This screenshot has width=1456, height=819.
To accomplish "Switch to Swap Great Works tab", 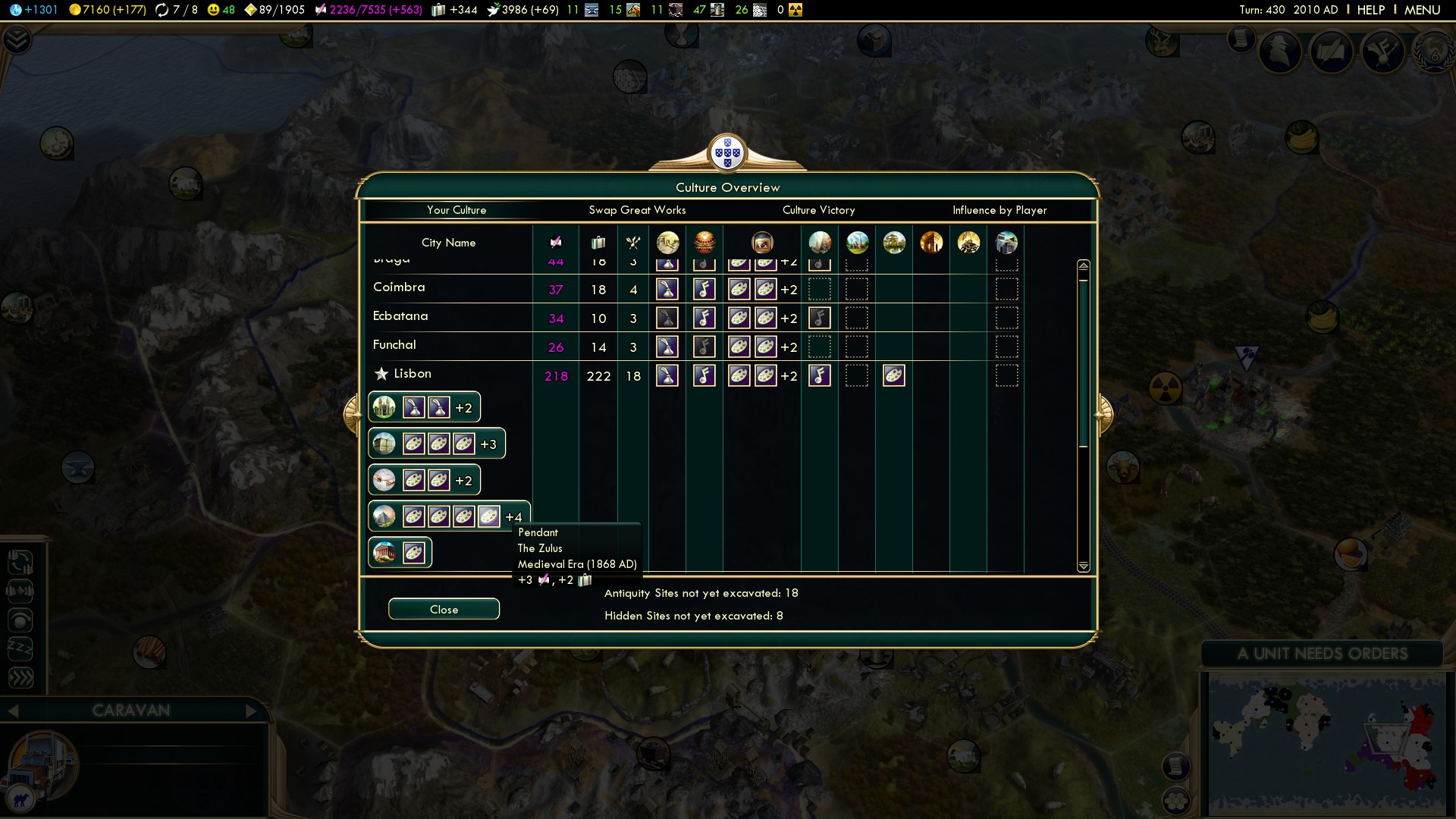I will pos(637,210).
